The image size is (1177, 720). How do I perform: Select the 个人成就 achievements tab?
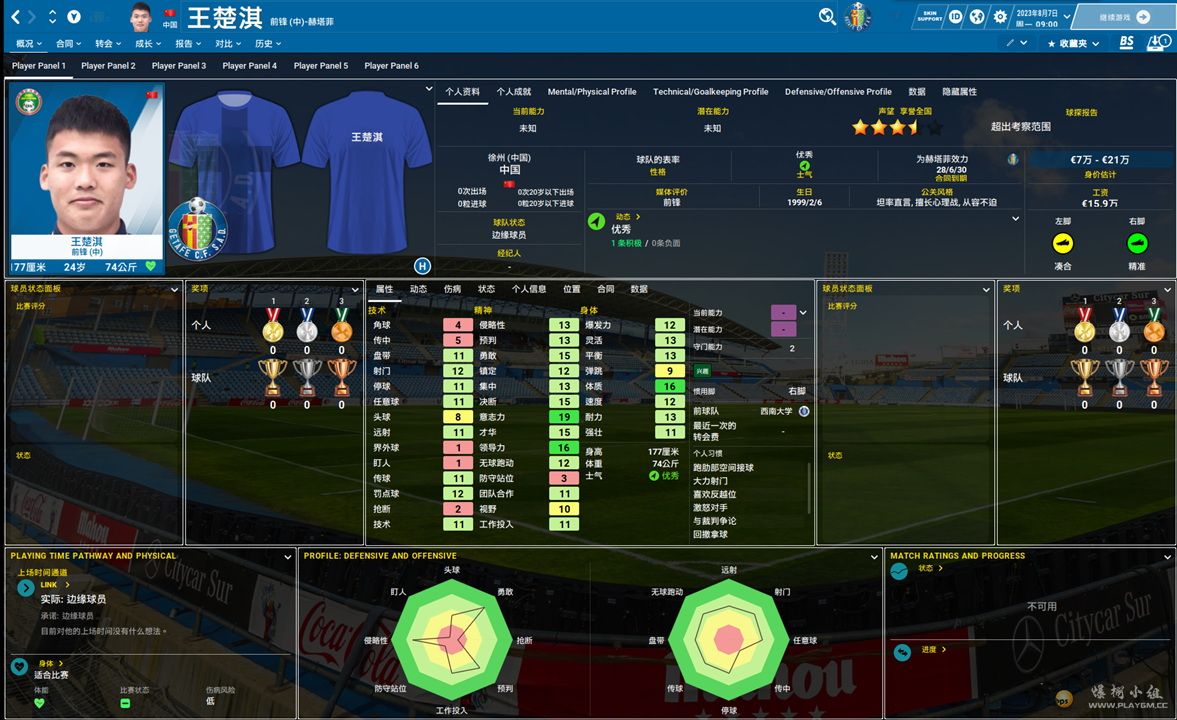514,92
